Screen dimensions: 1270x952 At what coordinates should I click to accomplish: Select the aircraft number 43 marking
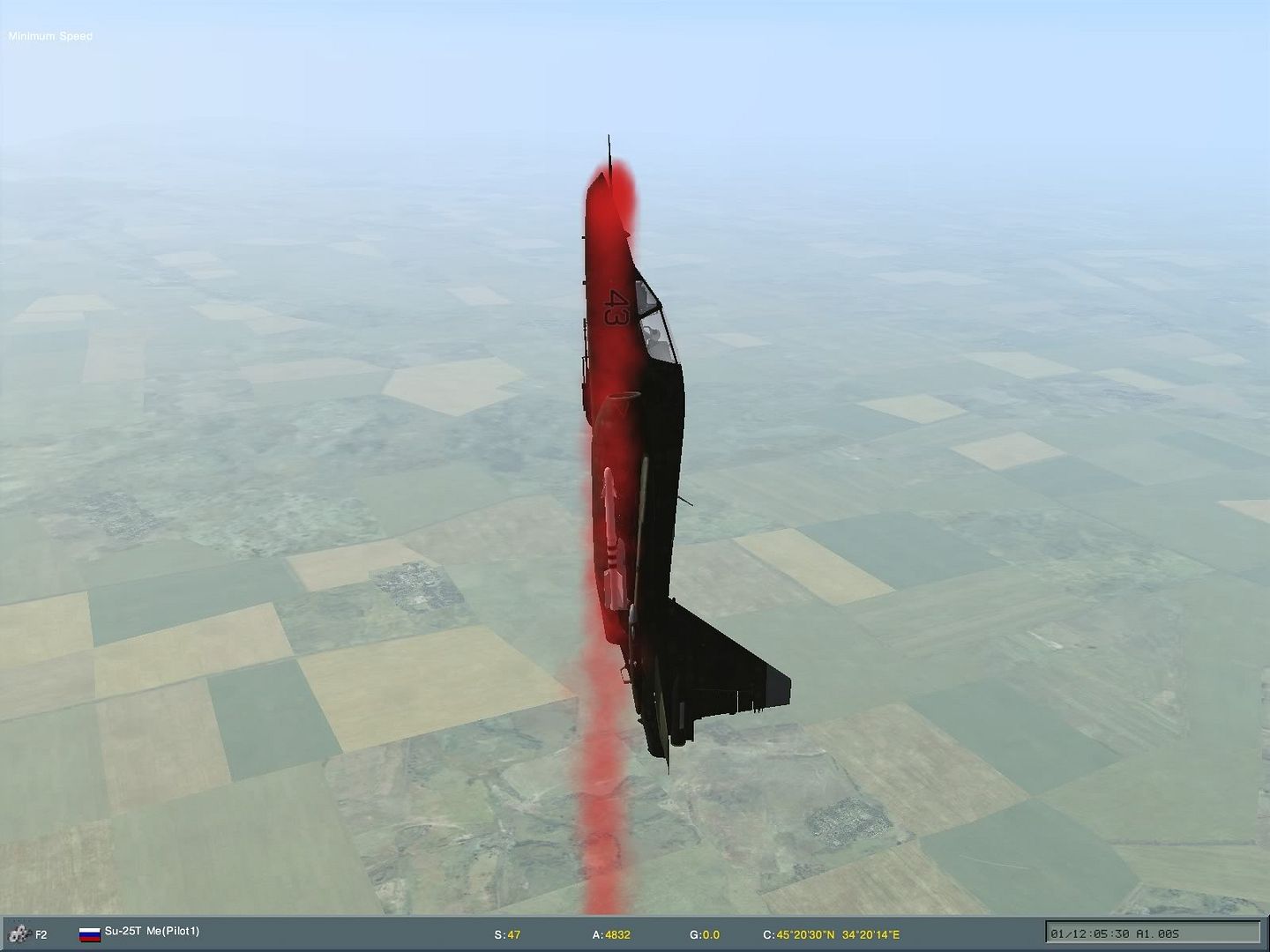point(617,309)
